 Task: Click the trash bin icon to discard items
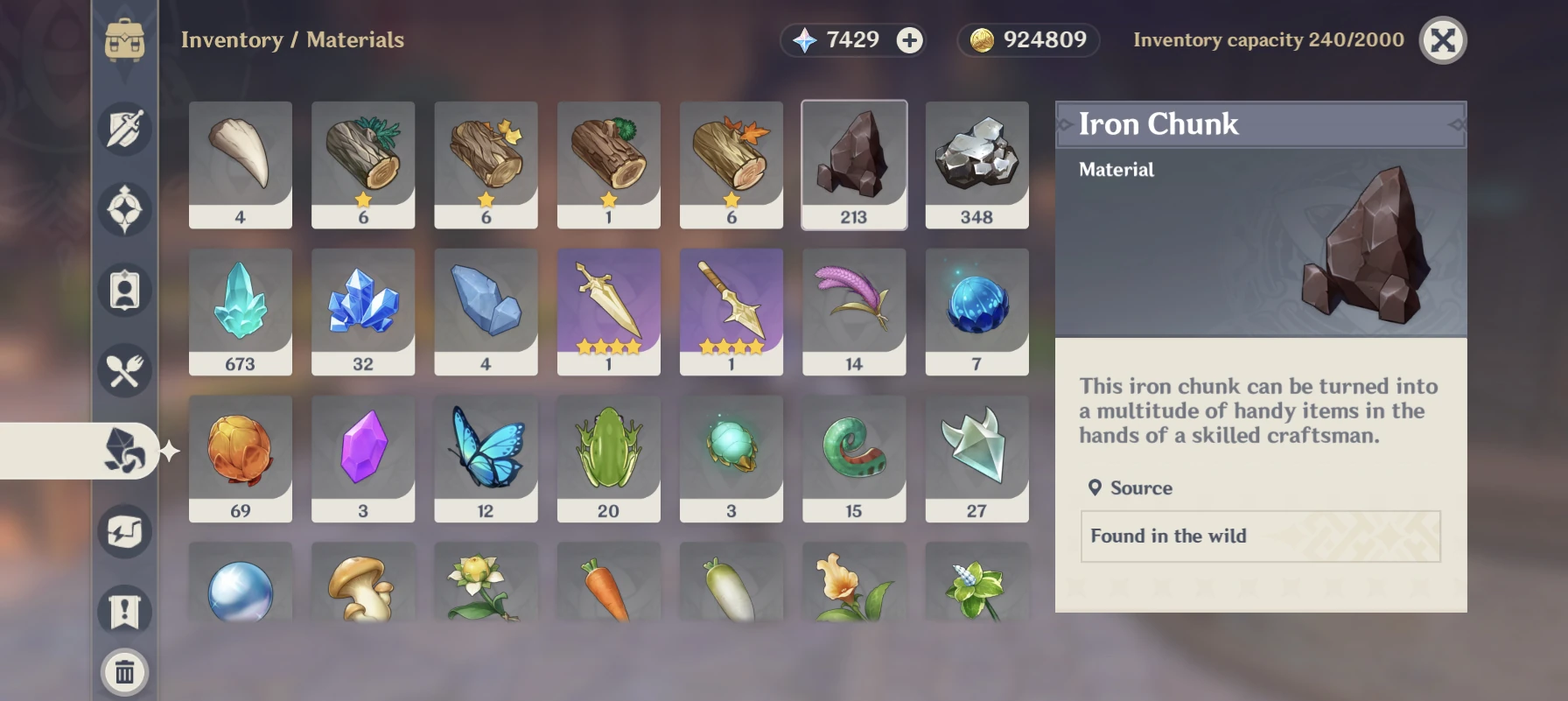(x=123, y=672)
